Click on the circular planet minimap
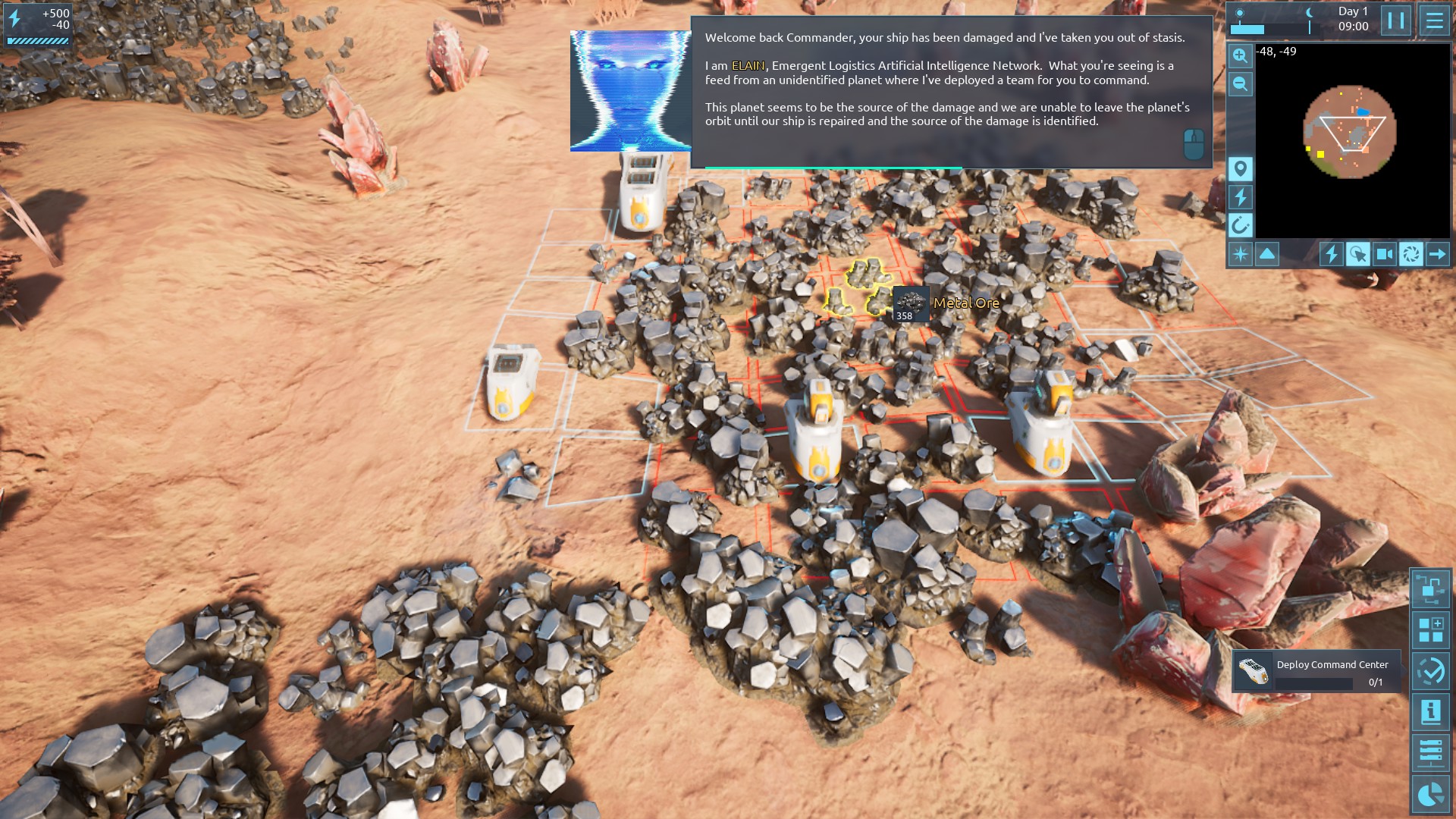Image resolution: width=1456 pixels, height=819 pixels. point(1350,132)
